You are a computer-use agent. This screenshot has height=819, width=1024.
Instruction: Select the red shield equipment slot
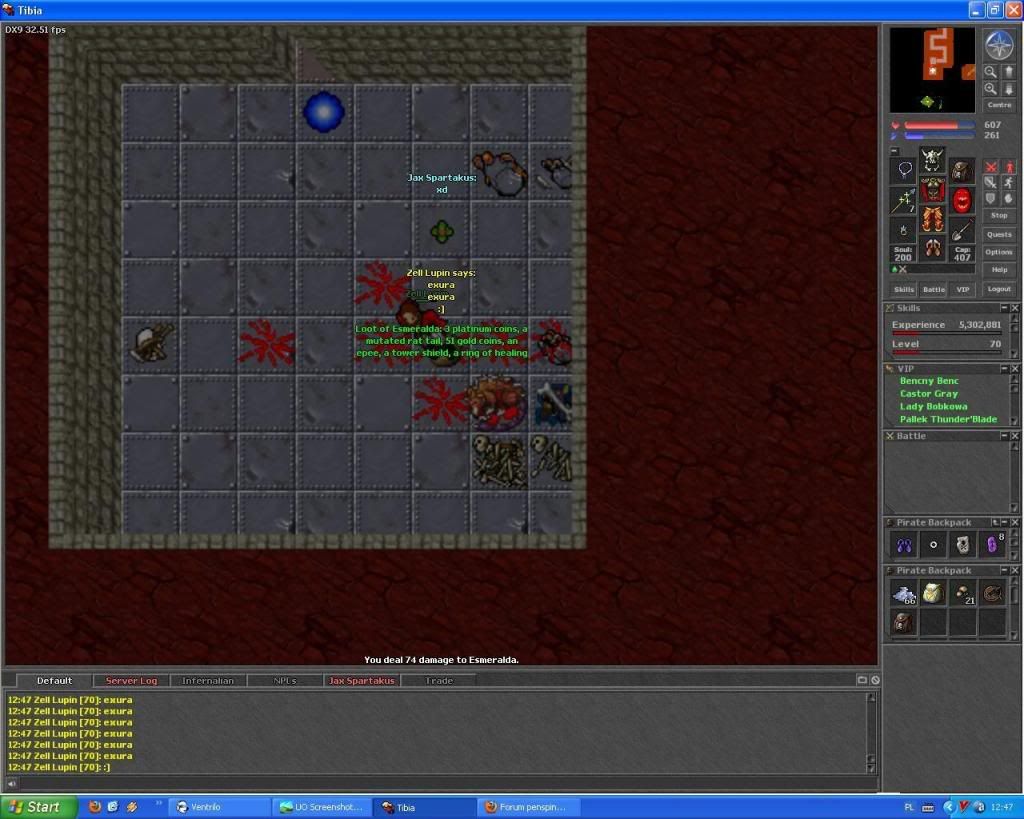962,201
